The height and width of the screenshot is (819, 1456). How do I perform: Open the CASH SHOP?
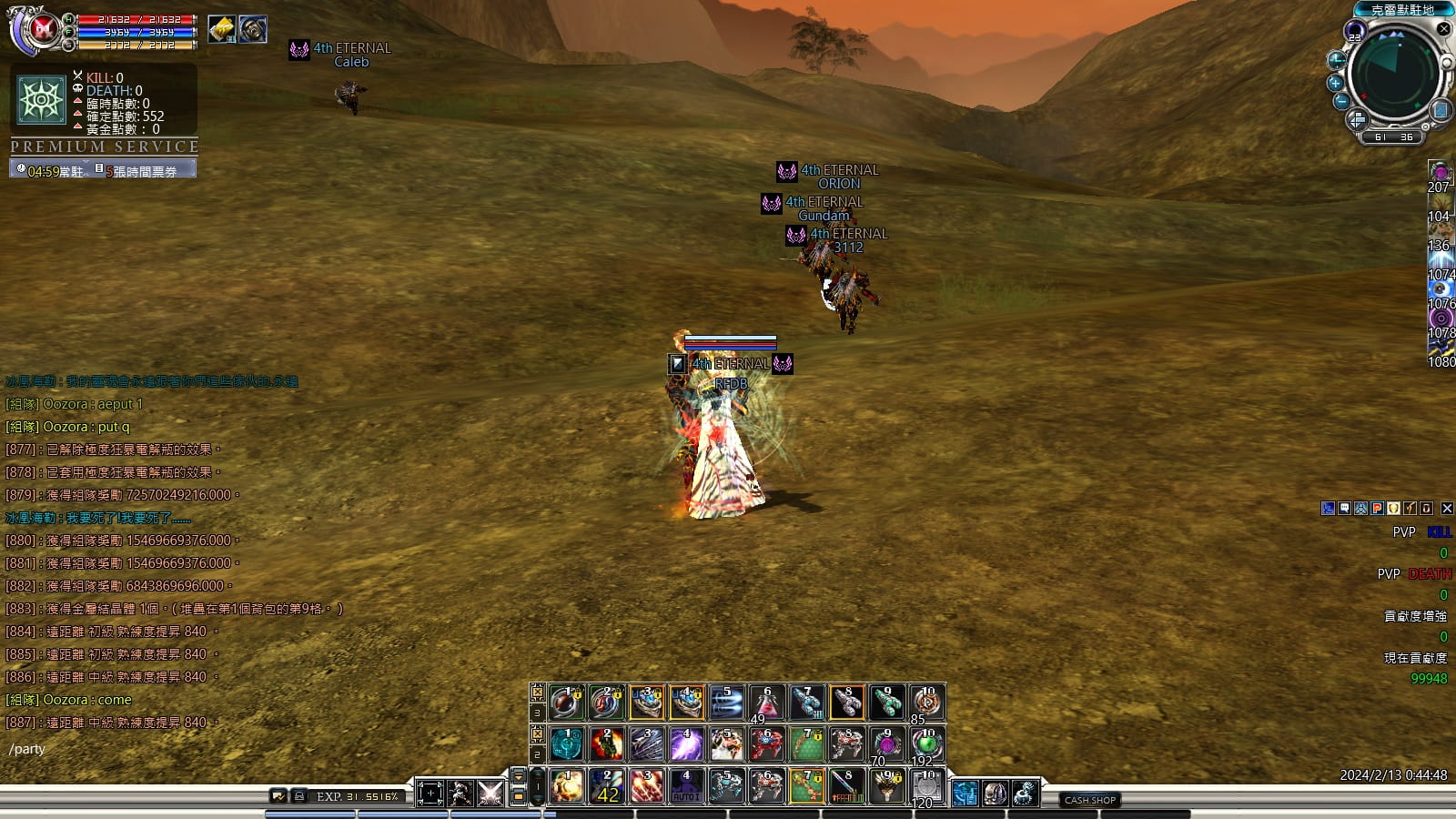(1090, 800)
